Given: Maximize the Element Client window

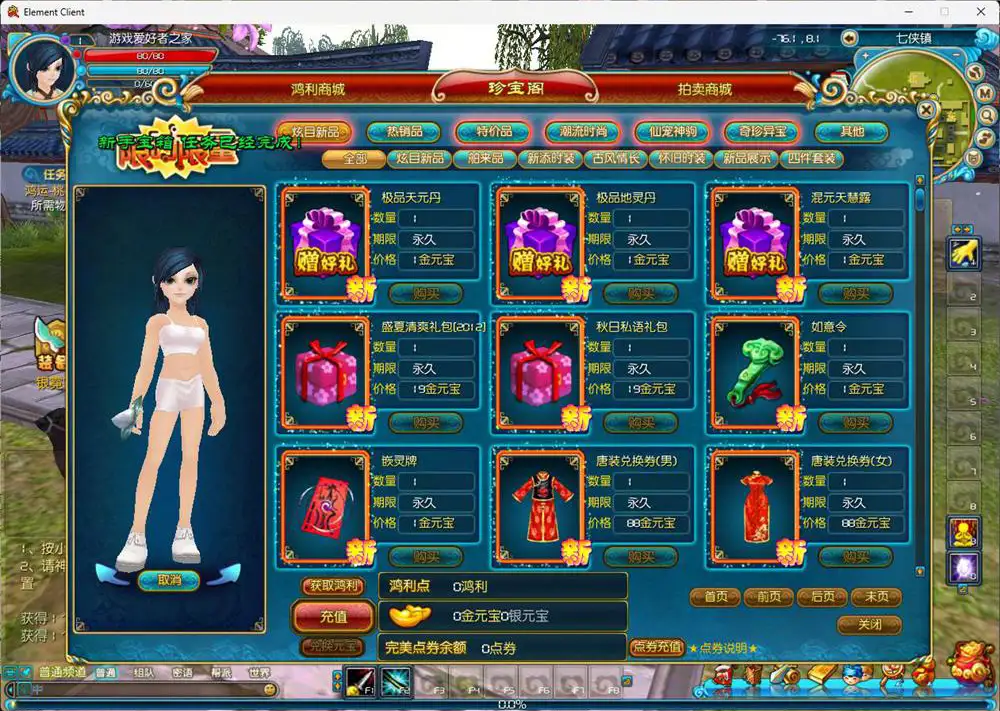Looking at the screenshot, I should point(943,12).
